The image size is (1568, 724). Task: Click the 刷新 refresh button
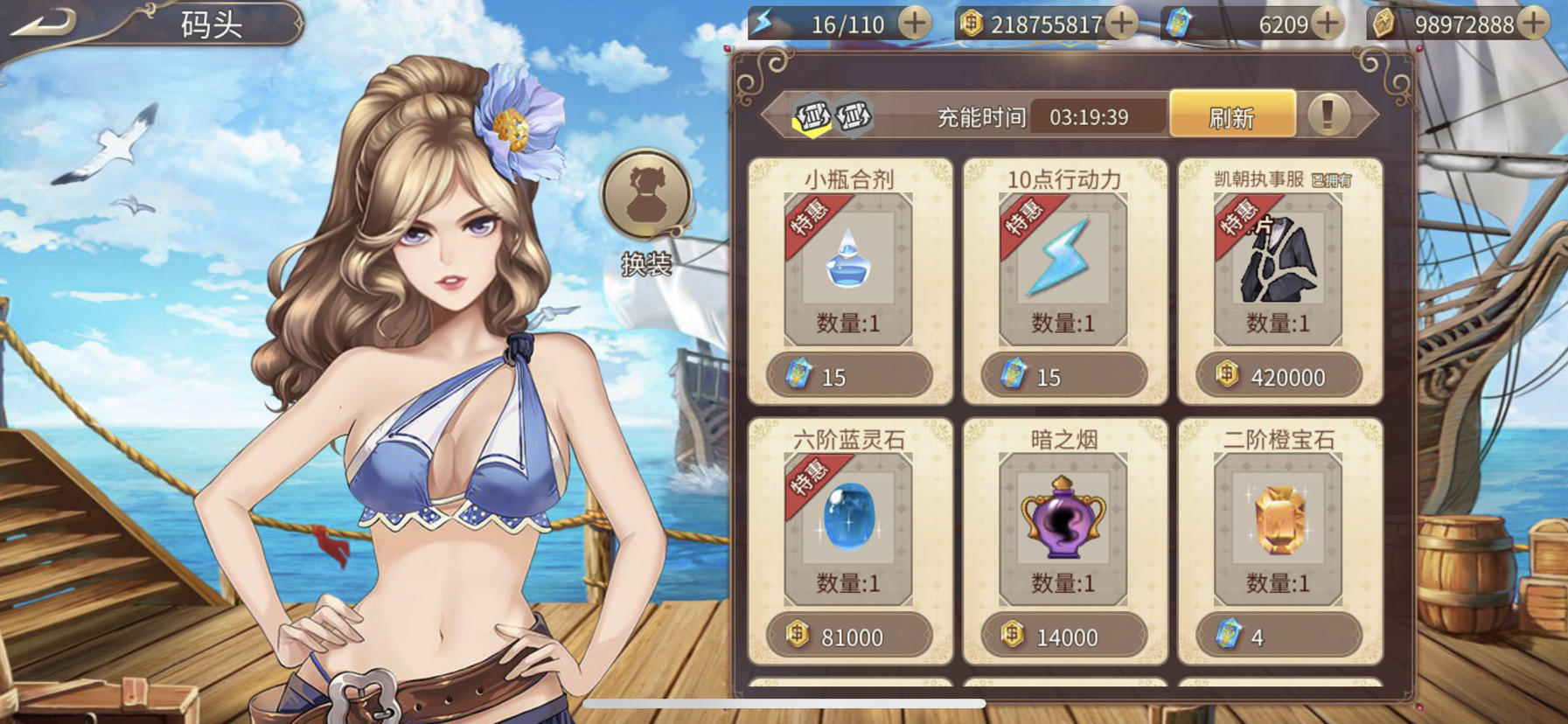tap(1231, 115)
